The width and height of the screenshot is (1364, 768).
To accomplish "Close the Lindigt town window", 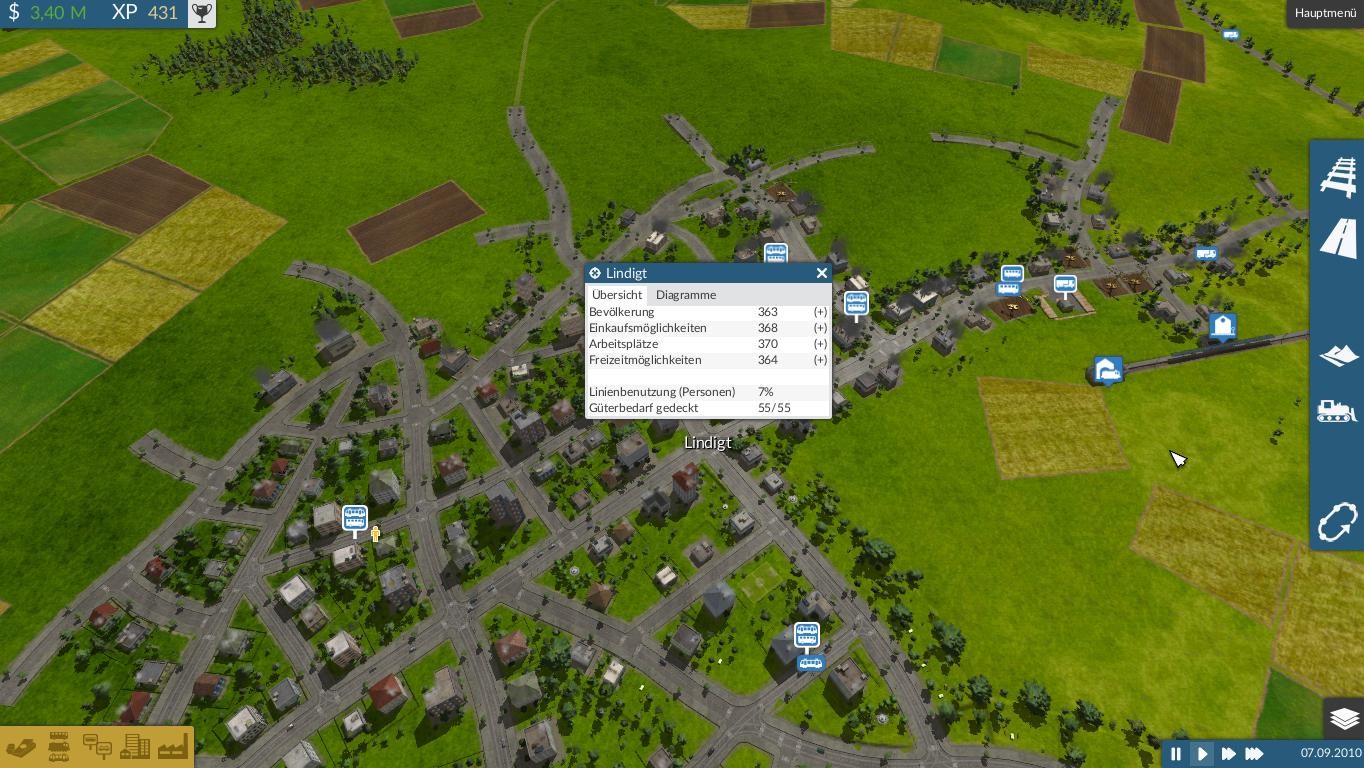I will pos(822,273).
